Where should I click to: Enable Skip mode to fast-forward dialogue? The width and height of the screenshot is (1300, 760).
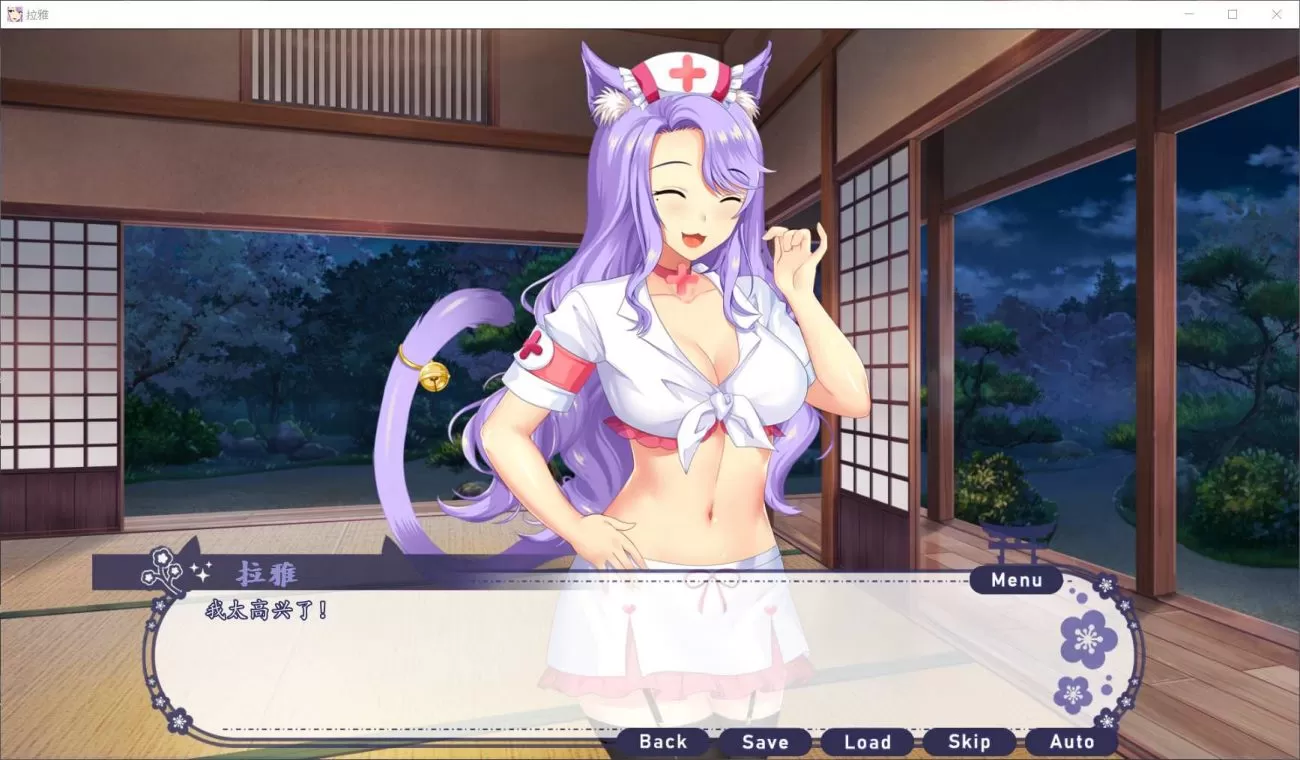(969, 742)
